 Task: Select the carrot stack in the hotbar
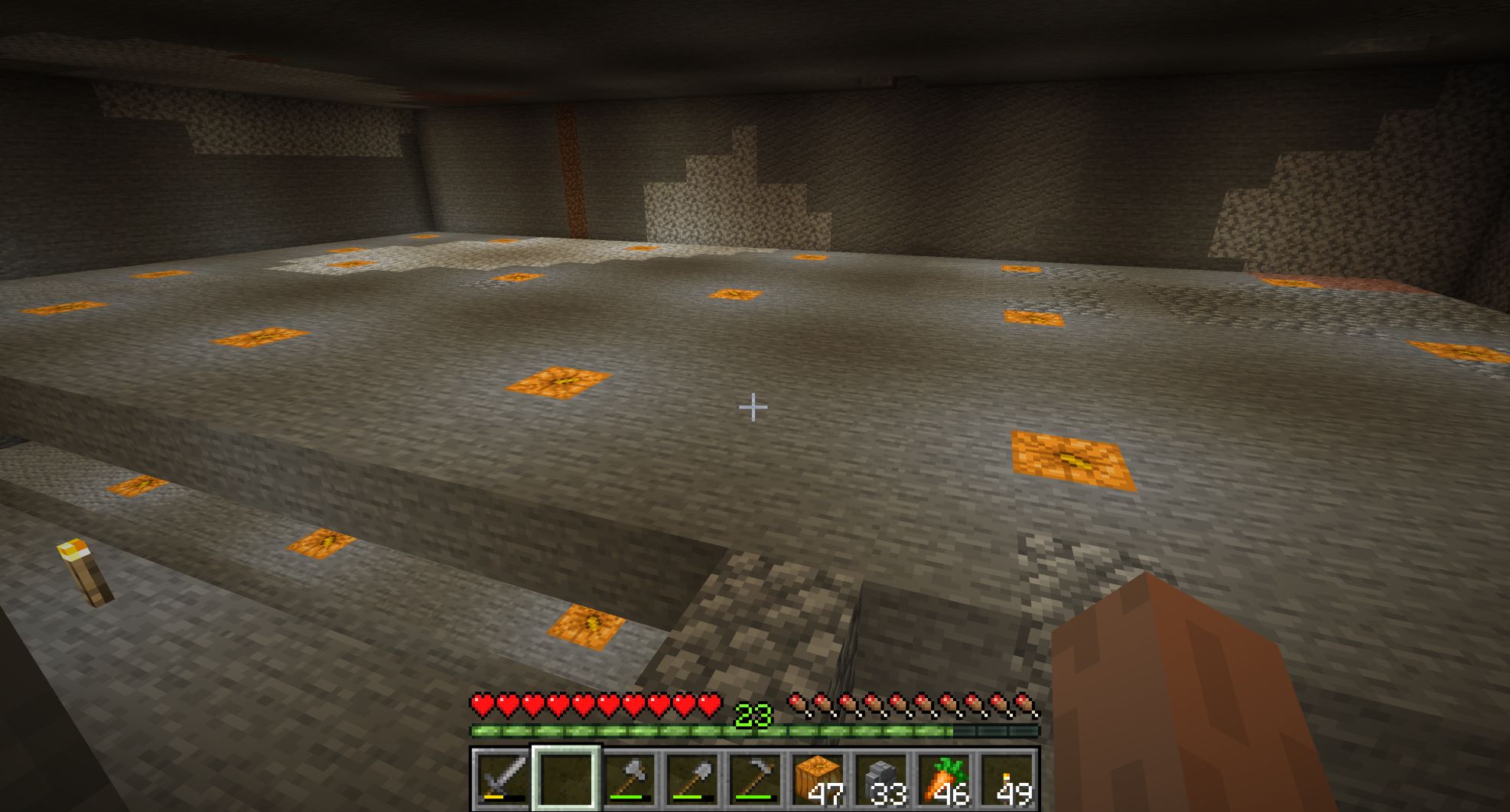[x=945, y=778]
